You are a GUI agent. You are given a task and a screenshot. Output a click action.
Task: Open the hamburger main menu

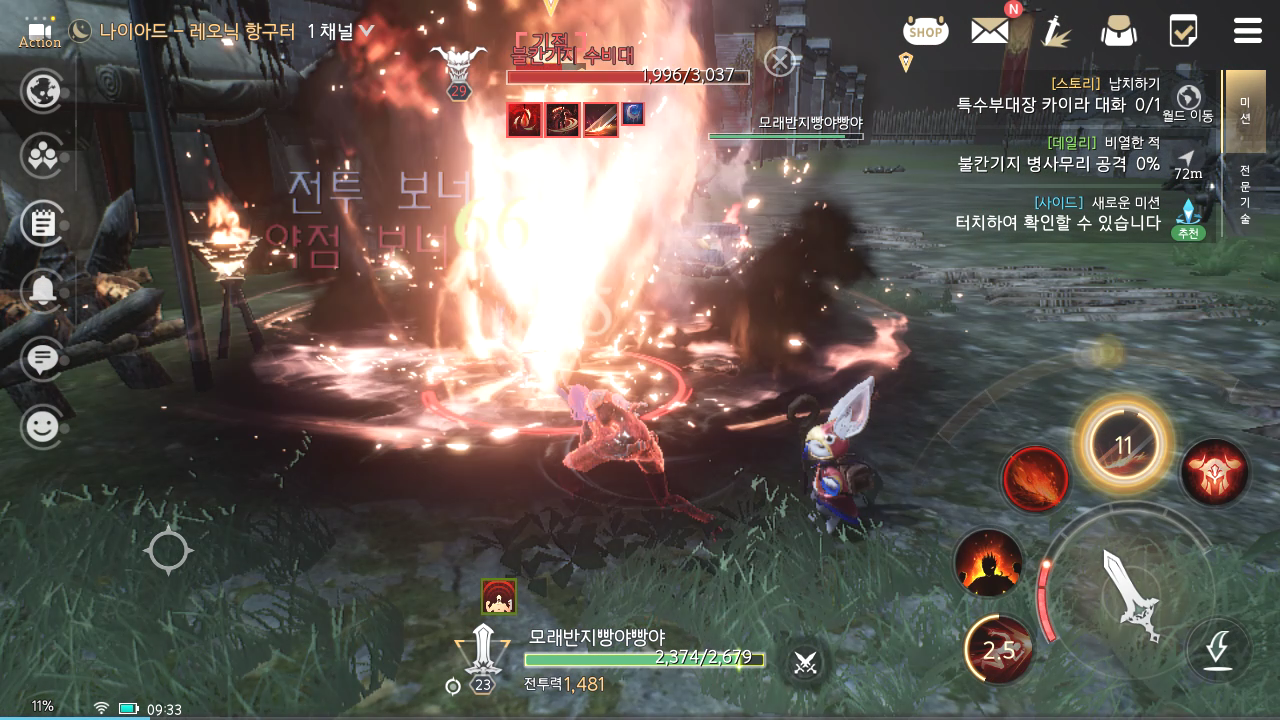coord(1247,31)
